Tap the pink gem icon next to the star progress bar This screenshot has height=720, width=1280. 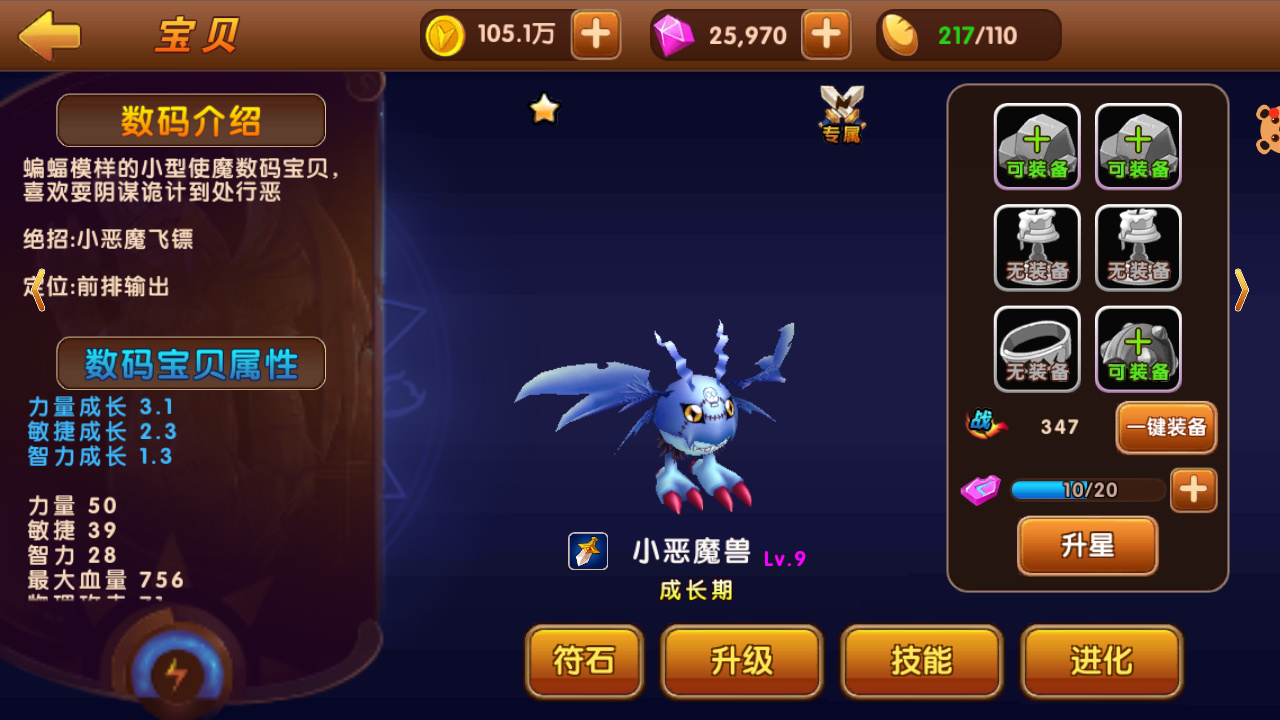(981, 489)
